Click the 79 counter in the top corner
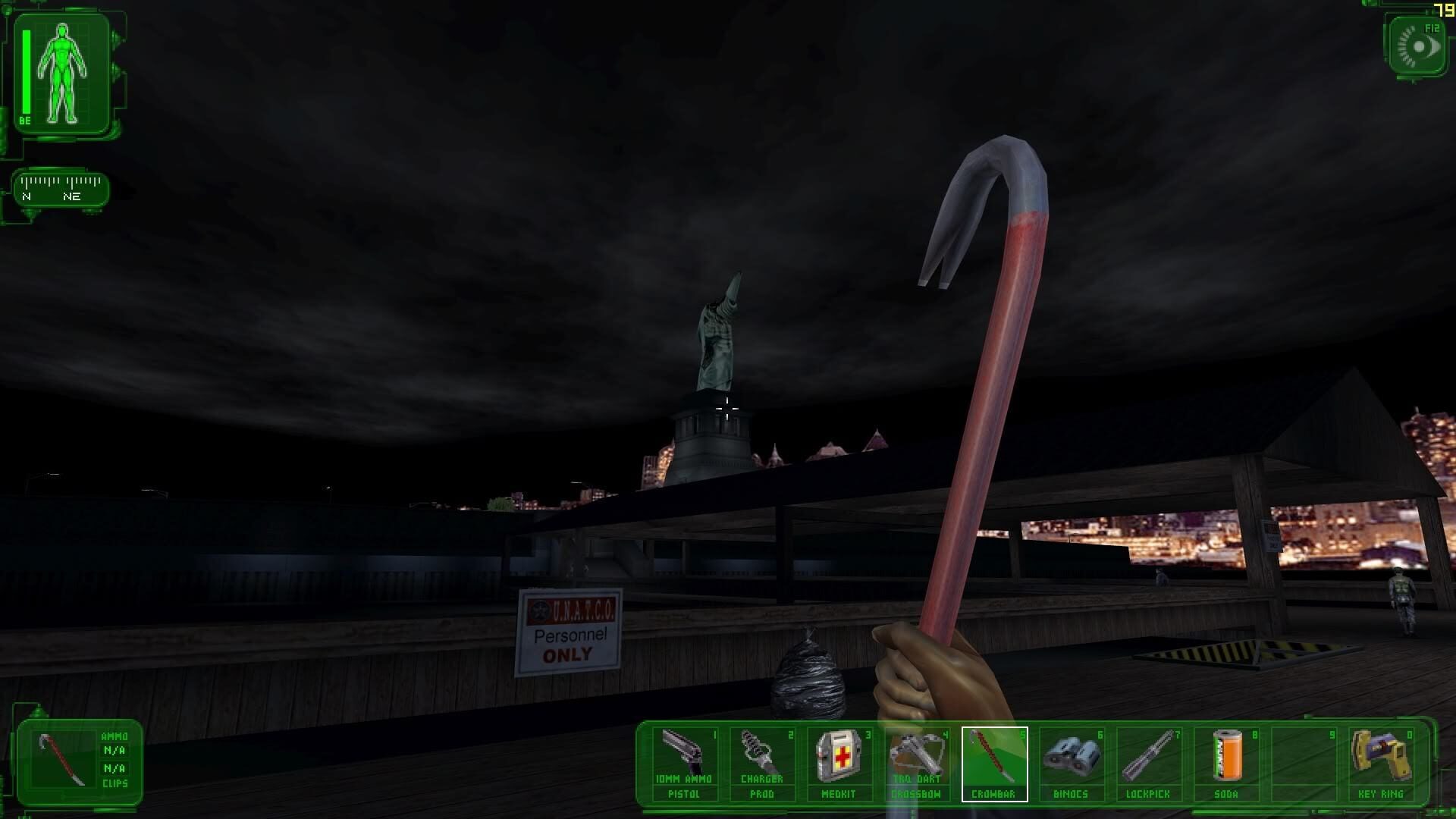This screenshot has height=819, width=1456. click(1444, 10)
